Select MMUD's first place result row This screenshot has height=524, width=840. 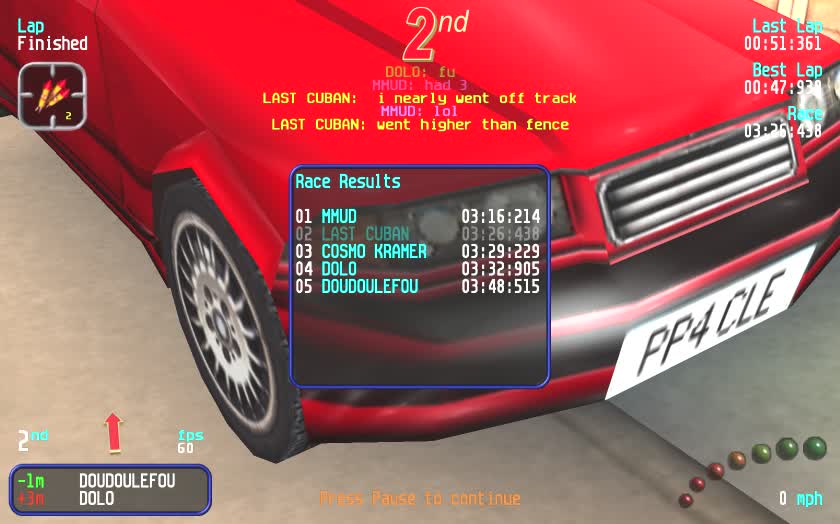tap(418, 216)
